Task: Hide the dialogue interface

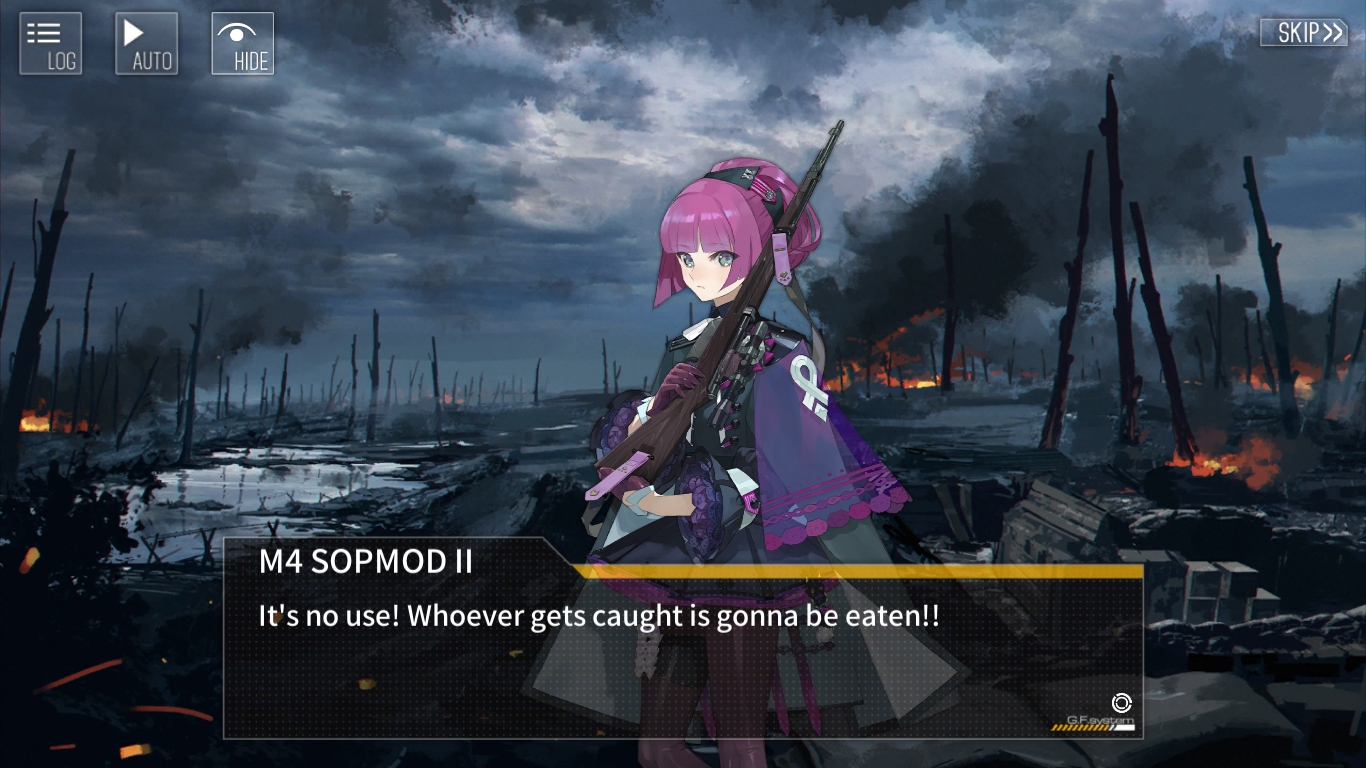Action: pos(243,43)
